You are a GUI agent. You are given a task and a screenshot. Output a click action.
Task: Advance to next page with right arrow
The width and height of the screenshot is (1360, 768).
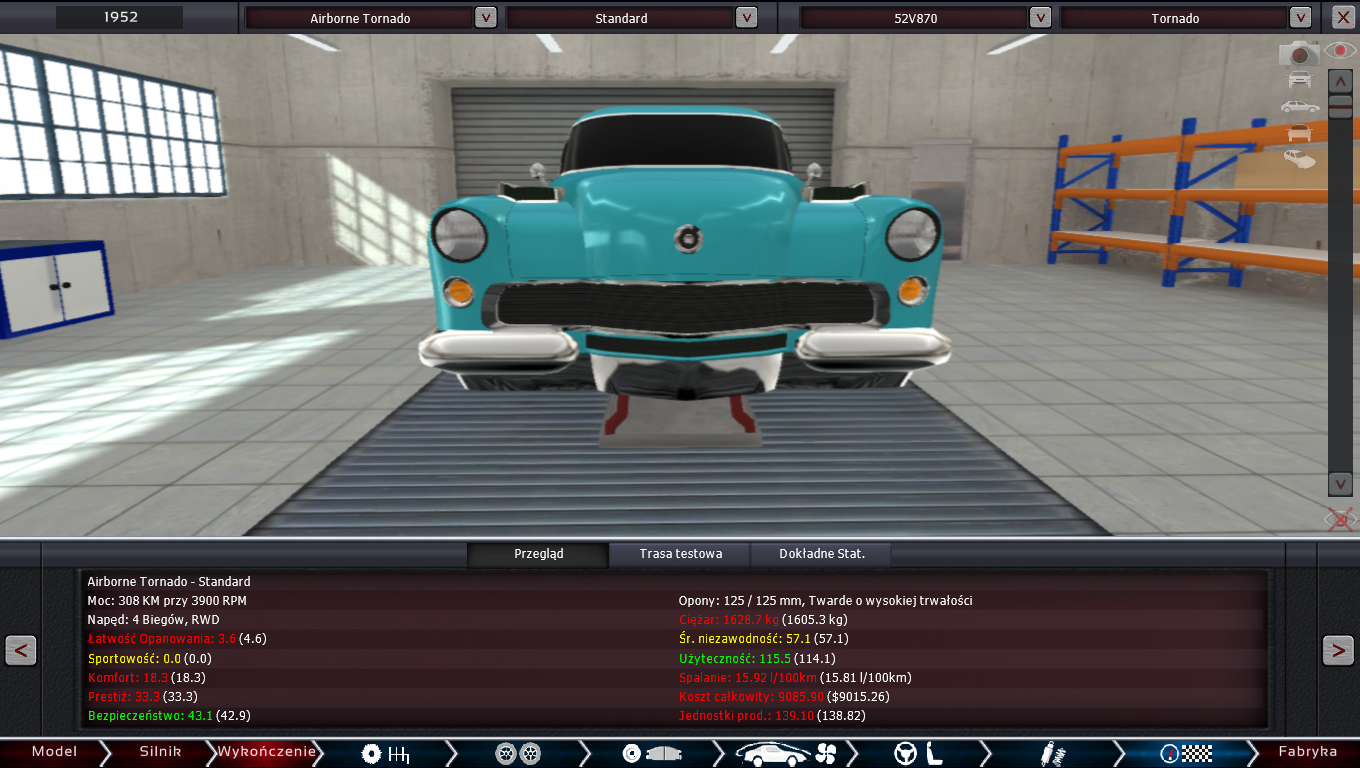point(1338,650)
